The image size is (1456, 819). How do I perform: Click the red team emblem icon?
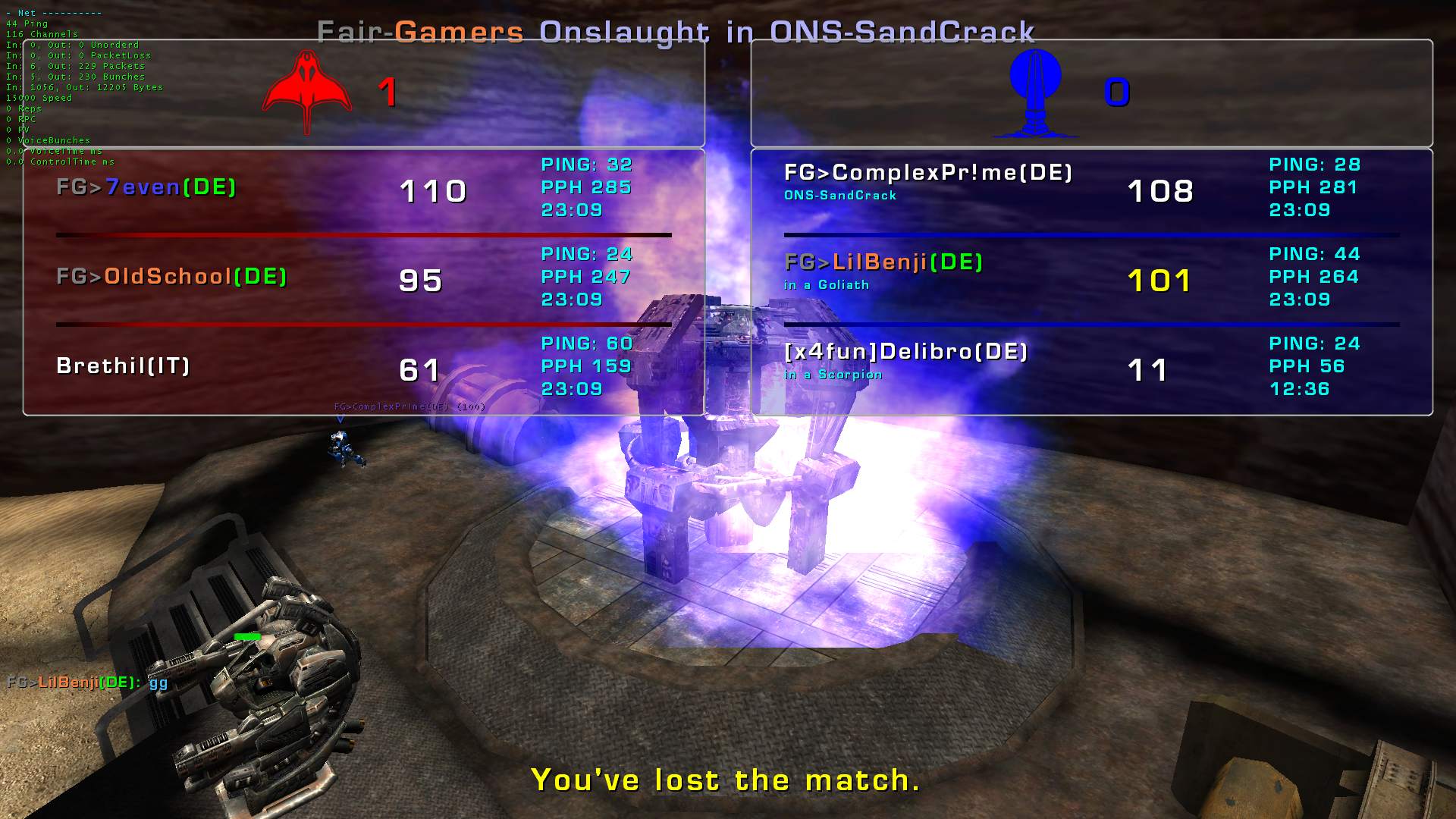coord(306,93)
